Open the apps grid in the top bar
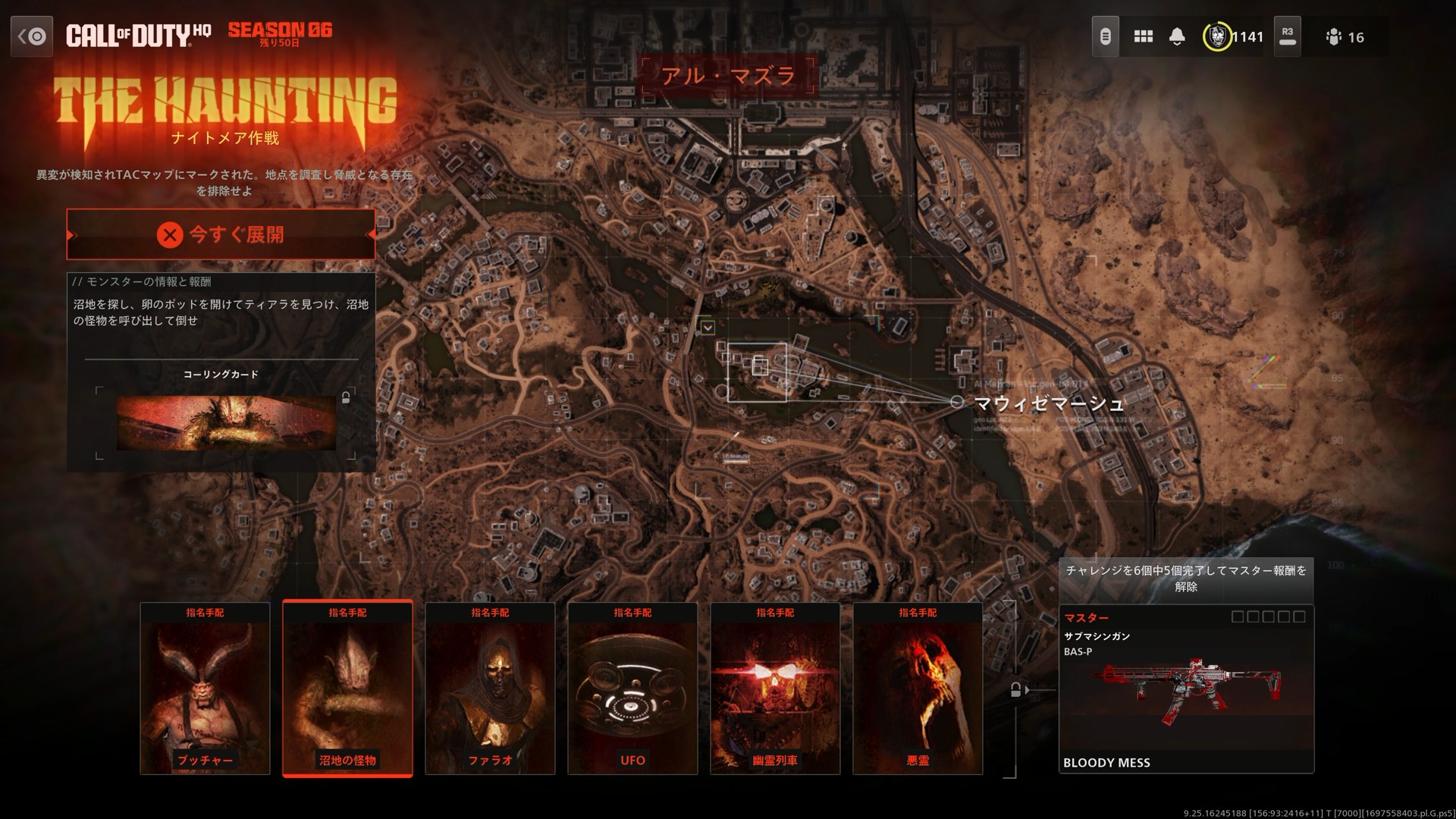The image size is (1456, 819). [1143, 36]
